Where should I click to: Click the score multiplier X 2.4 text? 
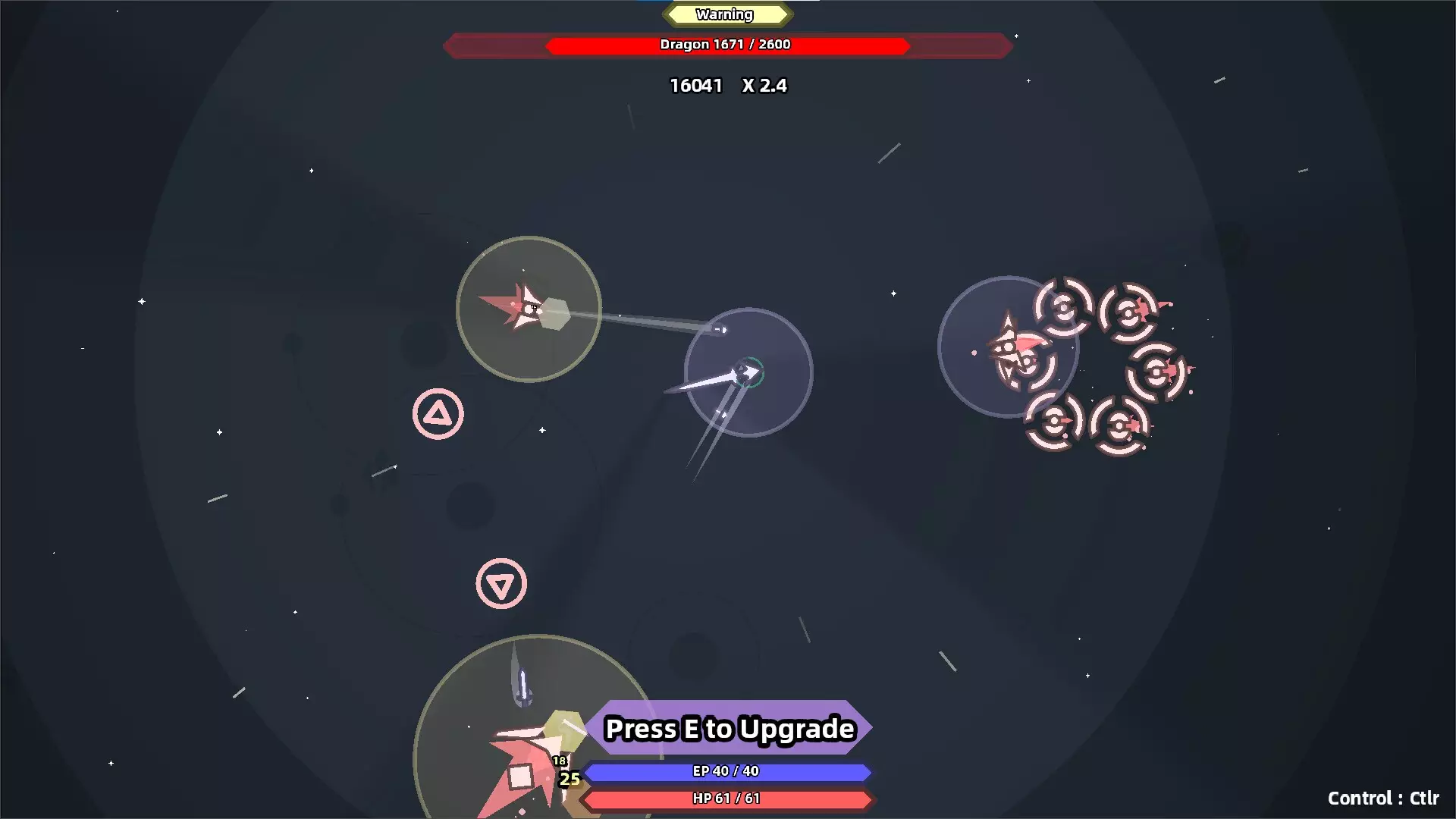[x=764, y=86]
